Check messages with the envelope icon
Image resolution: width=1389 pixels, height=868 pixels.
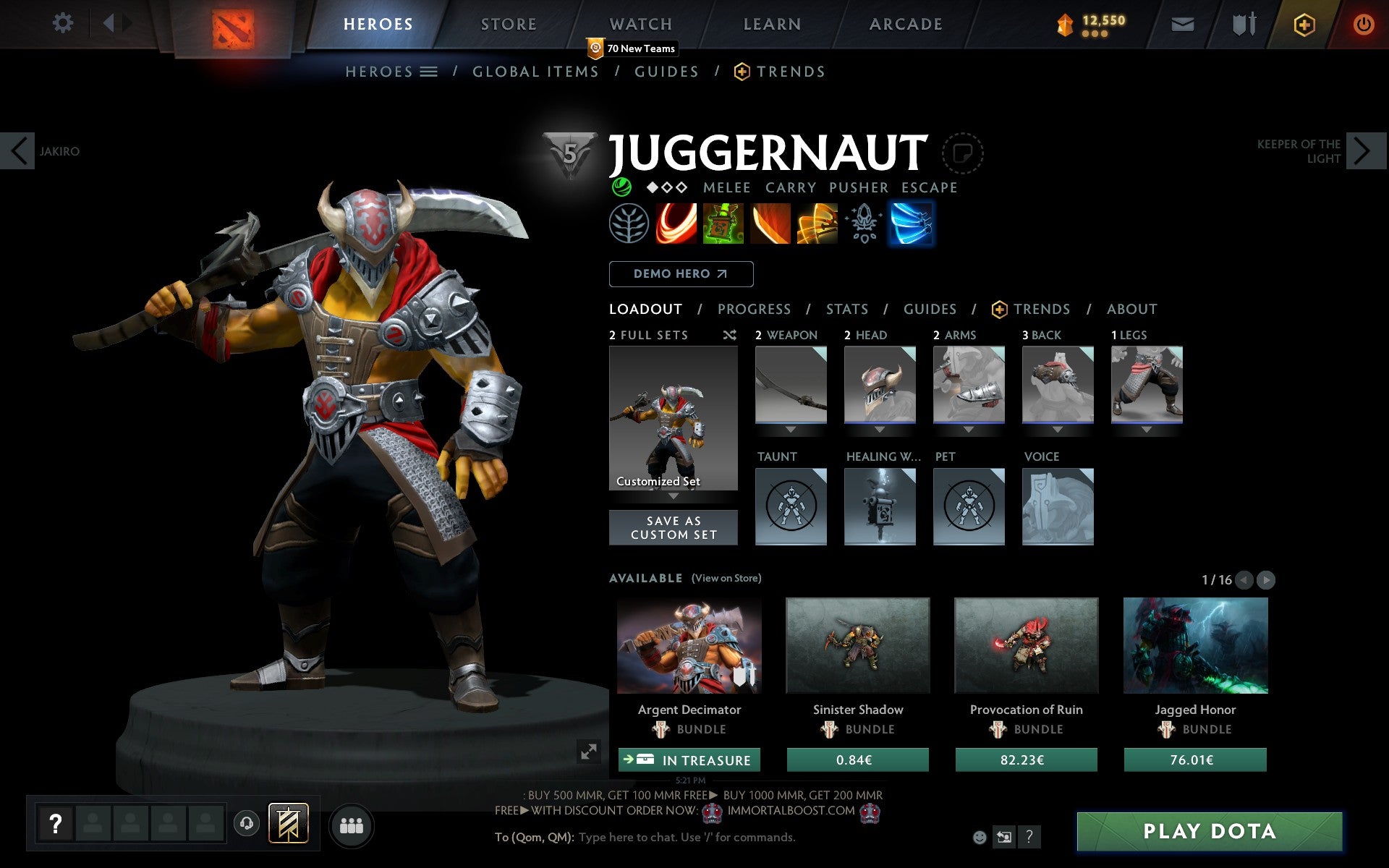tap(1182, 23)
